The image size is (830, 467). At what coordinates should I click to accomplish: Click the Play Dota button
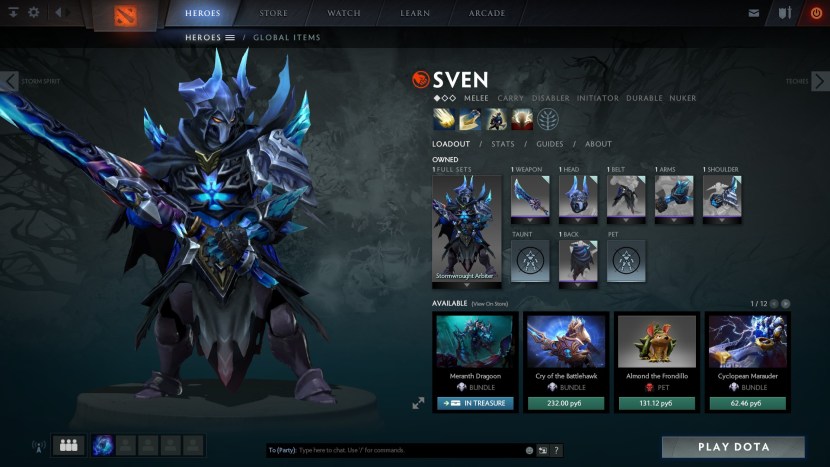click(x=733, y=446)
